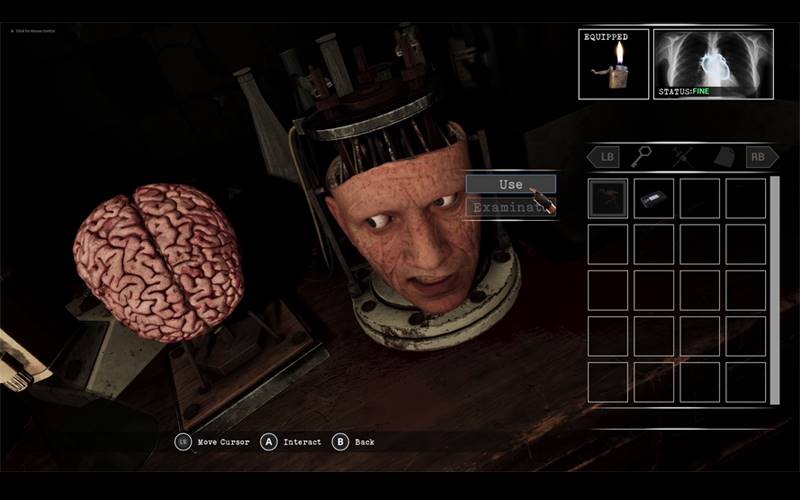Select the cassette tape inventory slot

coord(653,198)
